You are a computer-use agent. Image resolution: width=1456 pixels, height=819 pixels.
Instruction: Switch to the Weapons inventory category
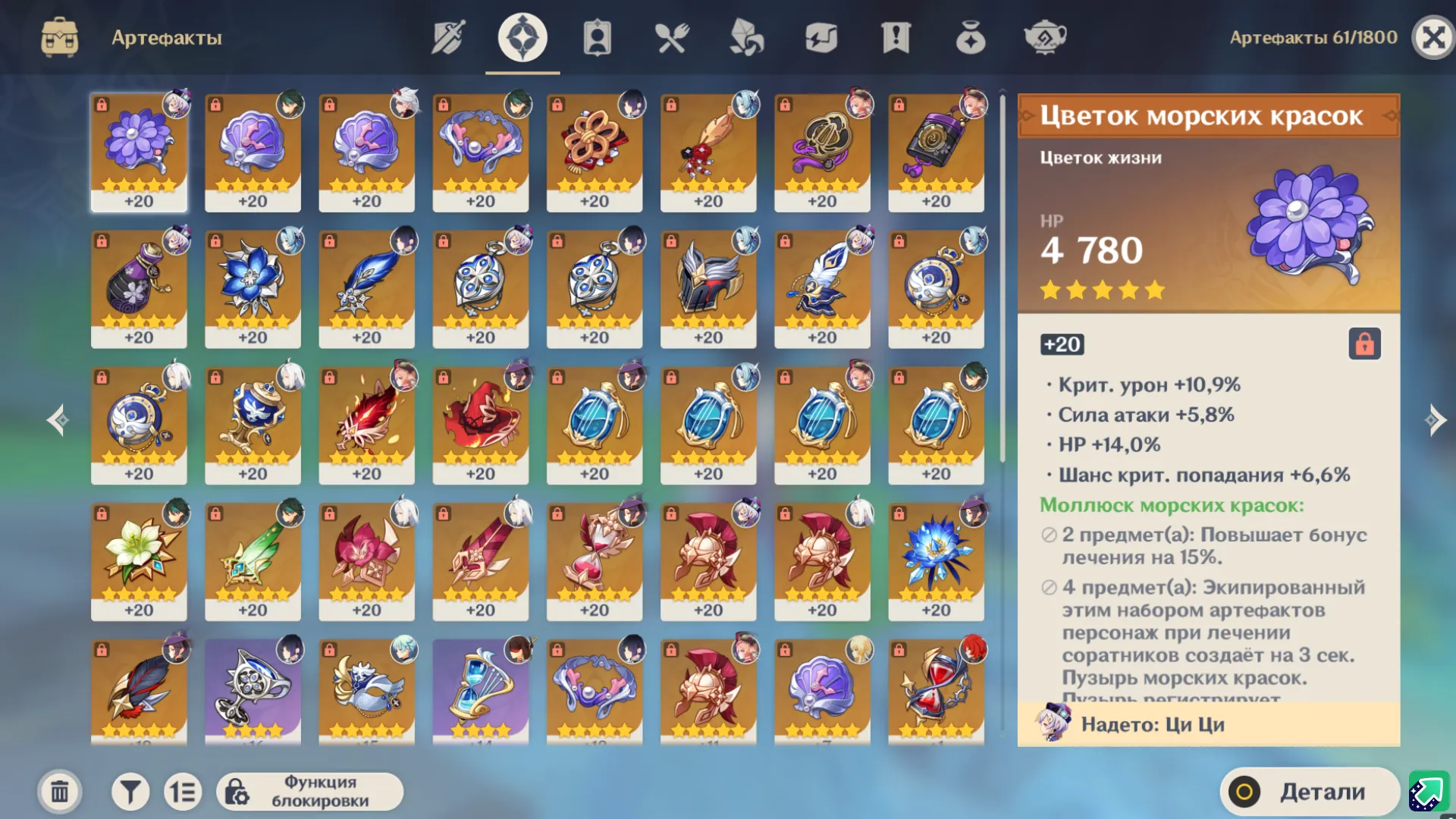pyautogui.click(x=449, y=36)
